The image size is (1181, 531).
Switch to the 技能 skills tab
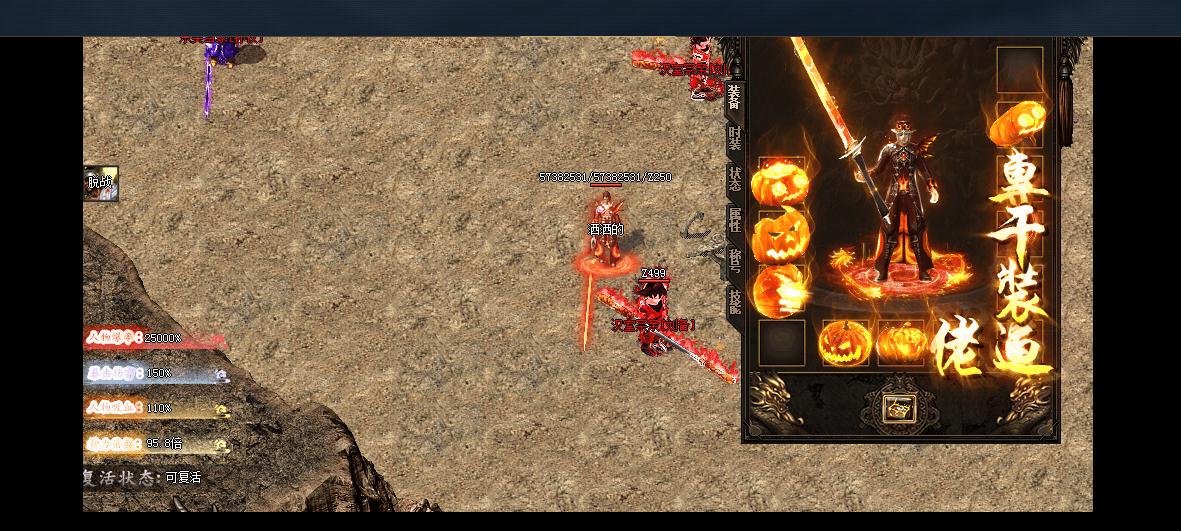tap(734, 302)
